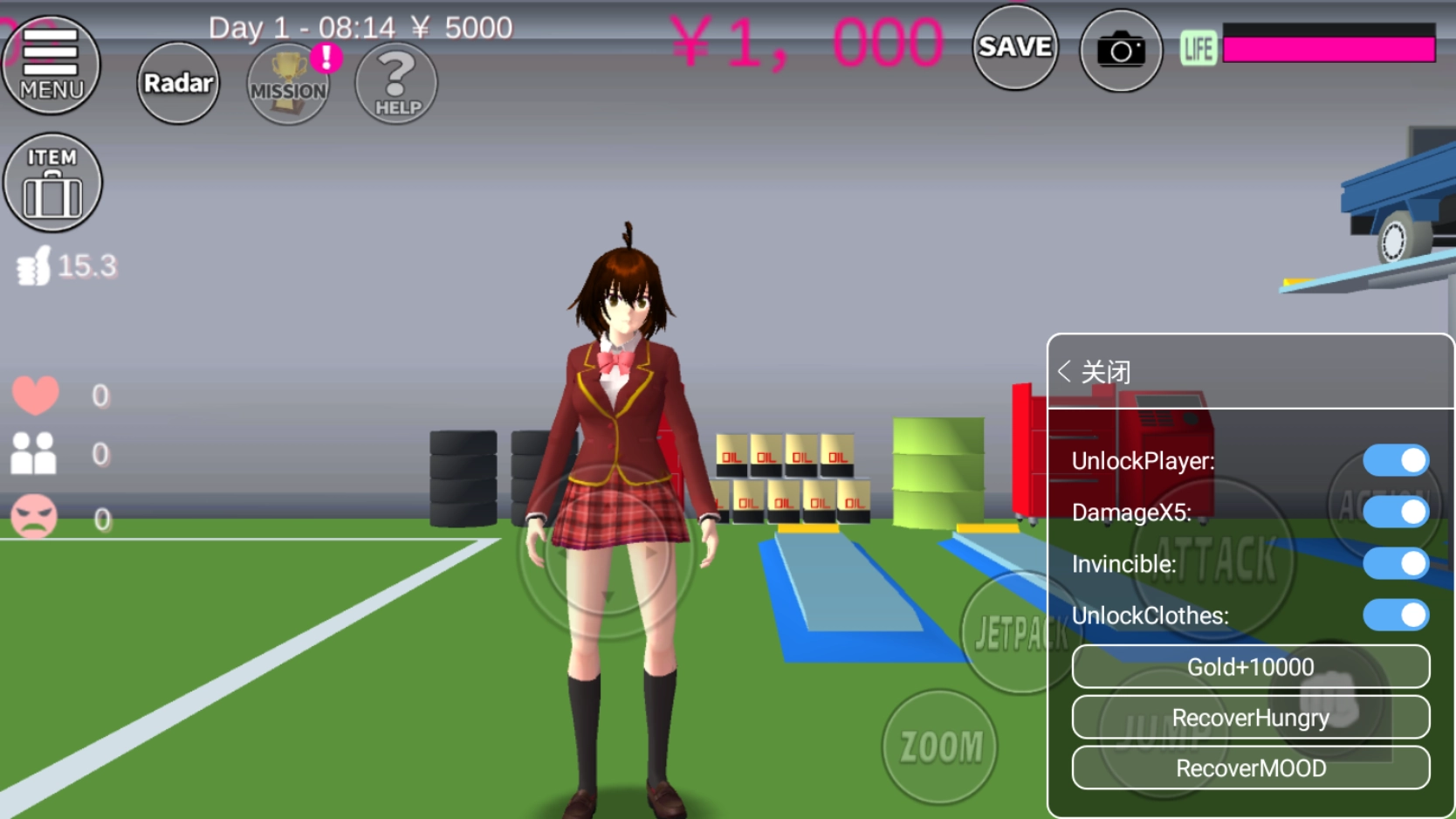This screenshot has width=1456, height=819.
Task: Tap the heart relationship counter
Action: point(37,395)
